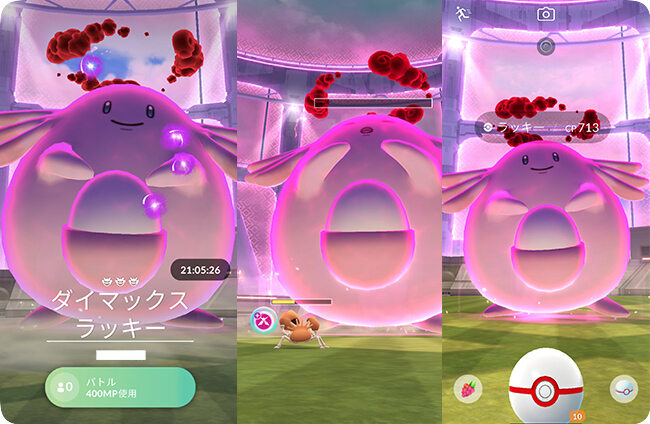The image size is (650, 424).
Task: Tap the round target icon under camera
Action: (545, 46)
